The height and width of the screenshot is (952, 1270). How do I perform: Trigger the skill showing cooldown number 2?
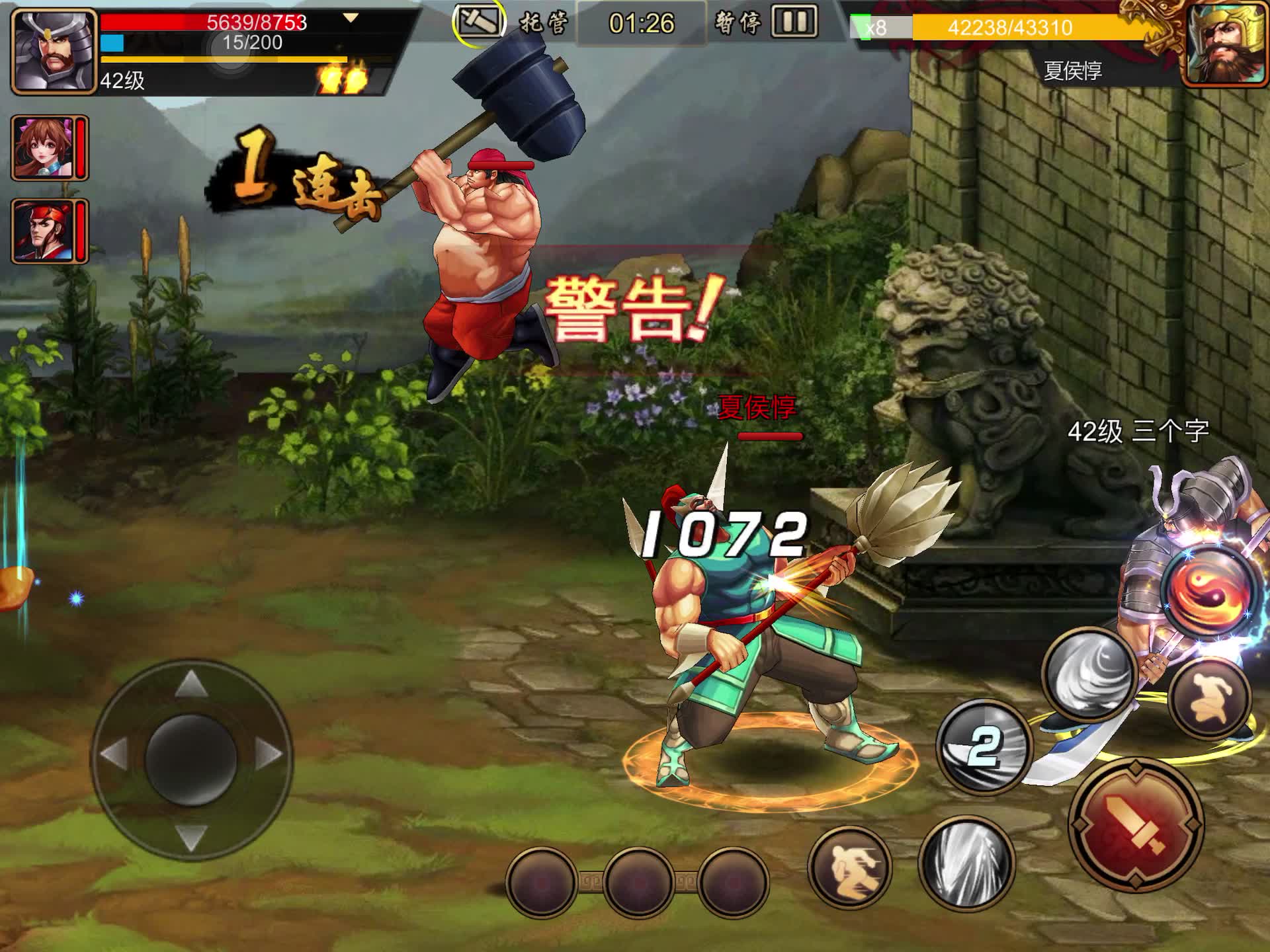coord(984,747)
